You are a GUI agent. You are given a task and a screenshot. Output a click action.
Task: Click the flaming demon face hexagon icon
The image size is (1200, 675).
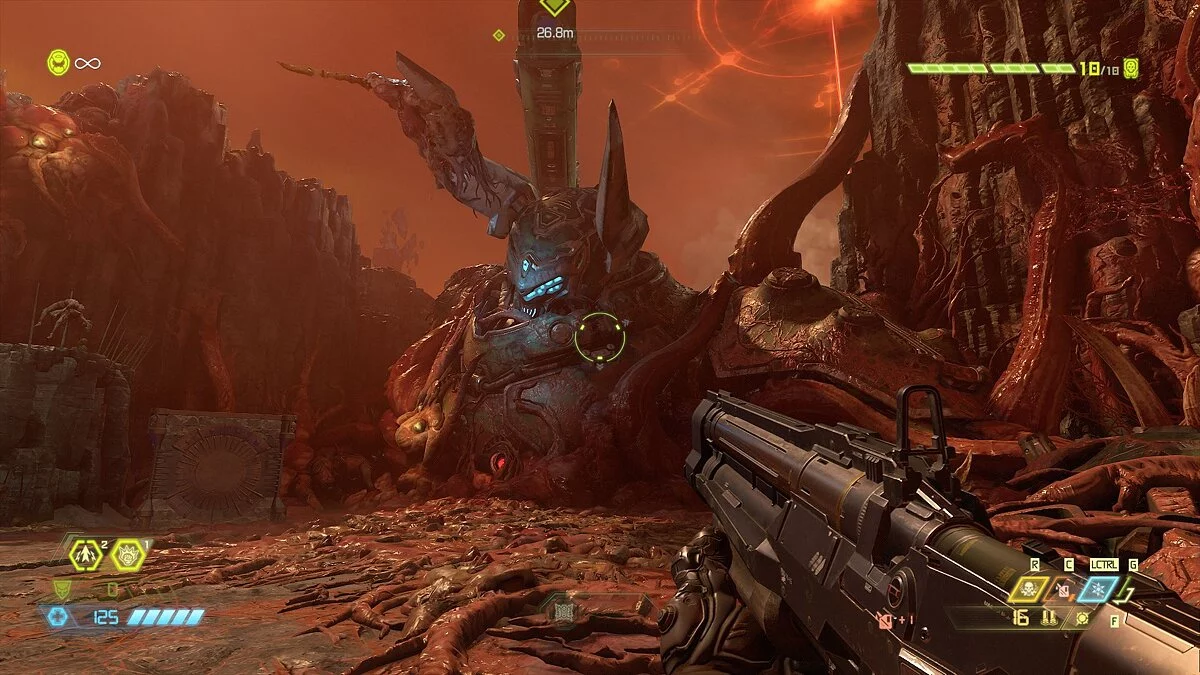point(128,553)
